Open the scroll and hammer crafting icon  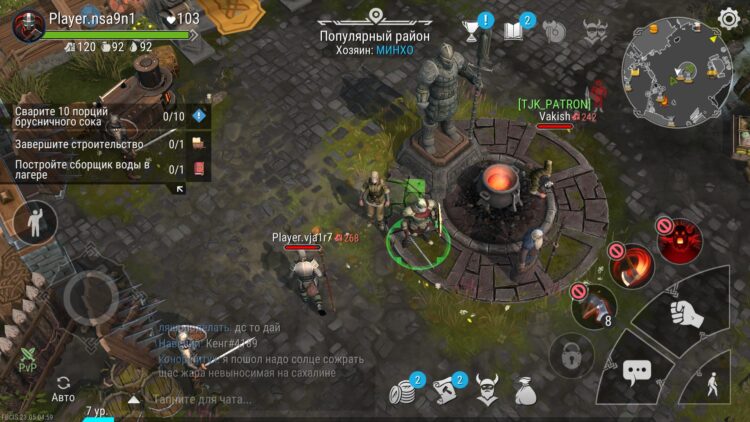446,391
